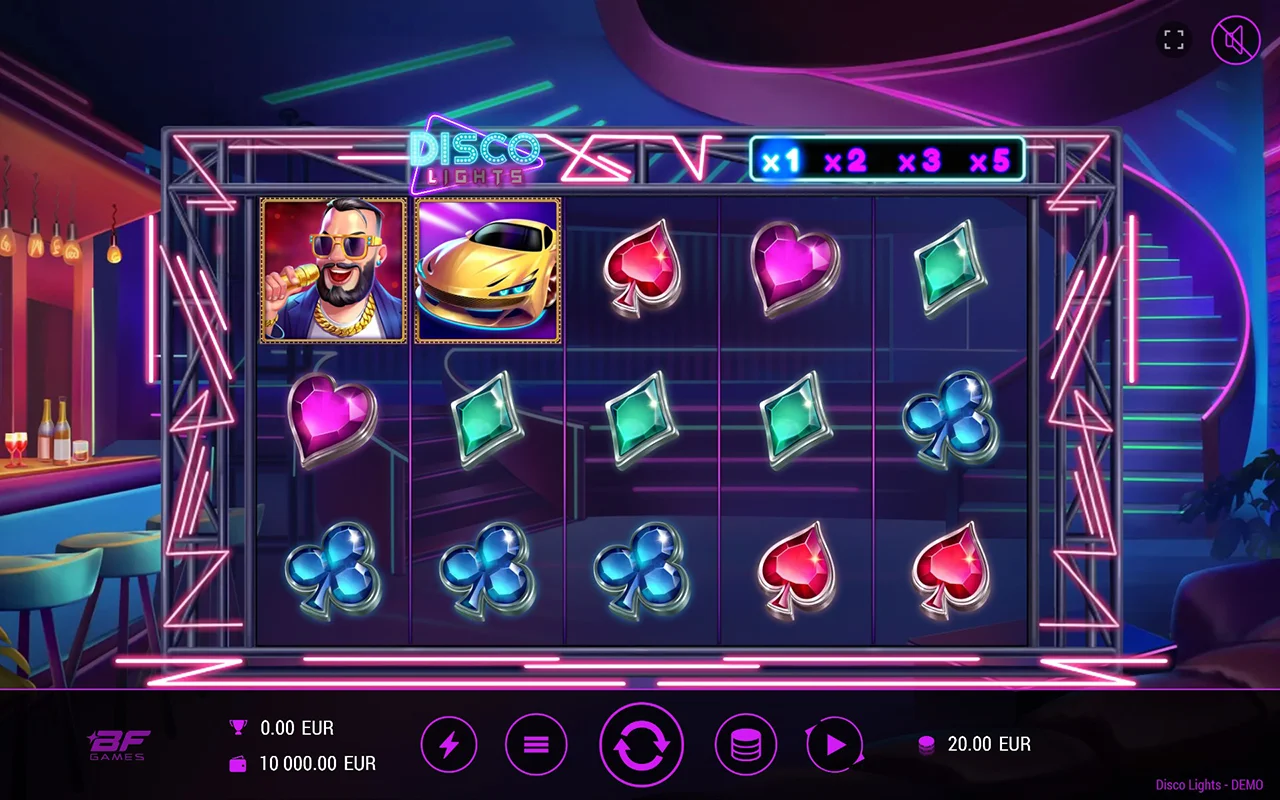
Task: Open the three-line menu button
Action: click(x=536, y=745)
